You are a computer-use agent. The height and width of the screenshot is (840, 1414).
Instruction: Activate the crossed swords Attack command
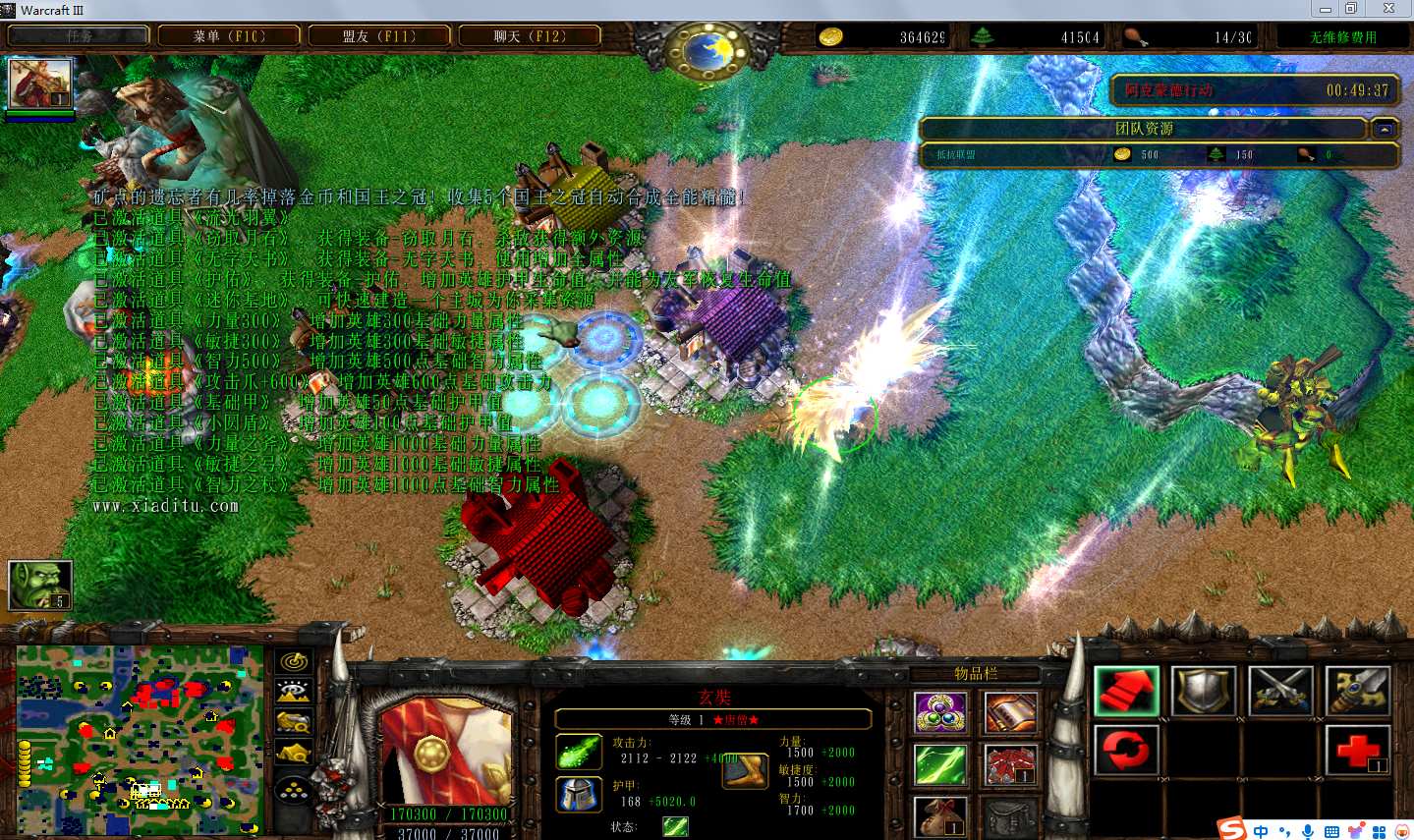(x=1281, y=691)
